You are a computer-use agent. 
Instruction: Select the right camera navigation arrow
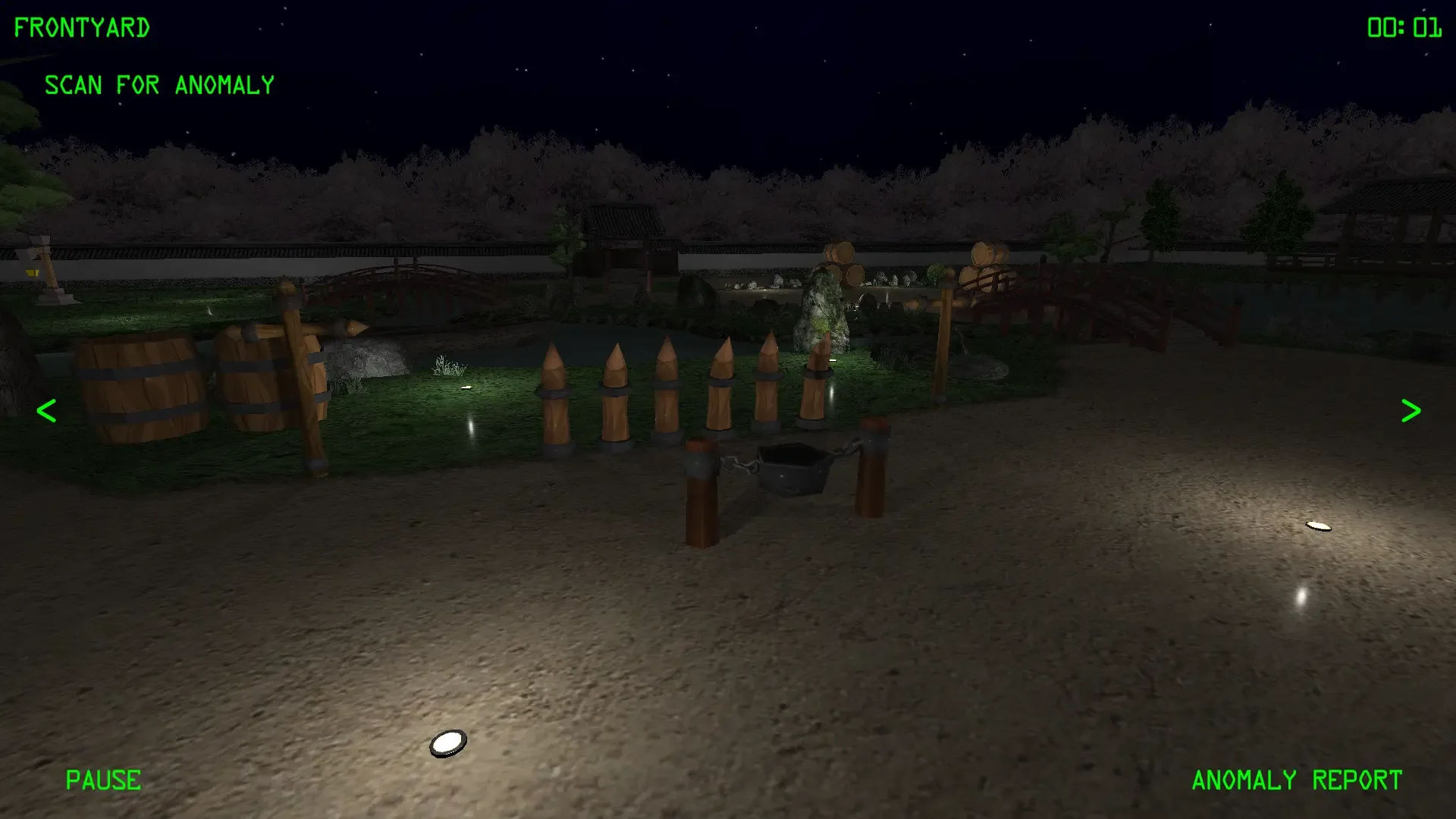[1410, 410]
